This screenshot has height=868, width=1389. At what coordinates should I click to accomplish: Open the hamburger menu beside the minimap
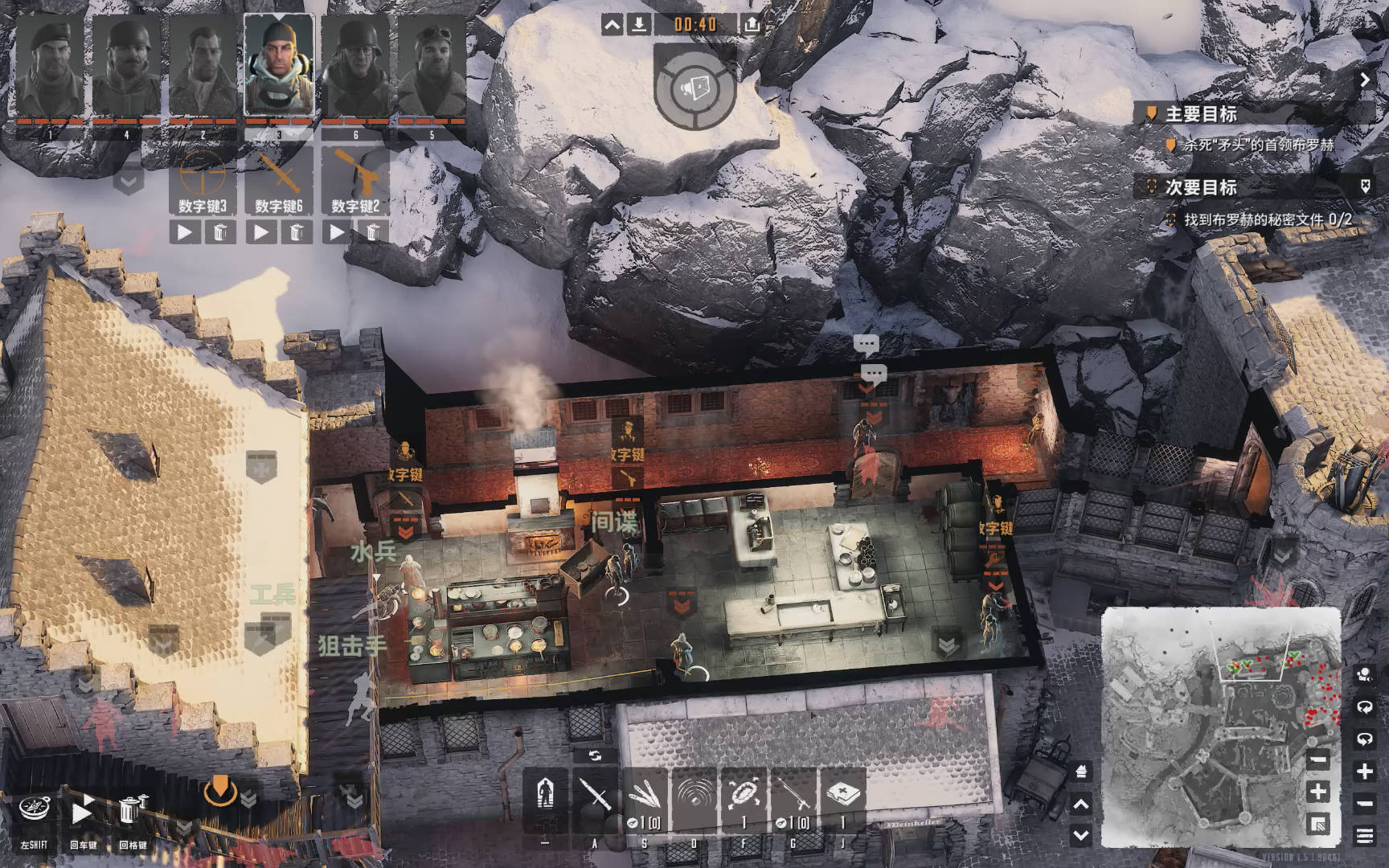click(1364, 836)
